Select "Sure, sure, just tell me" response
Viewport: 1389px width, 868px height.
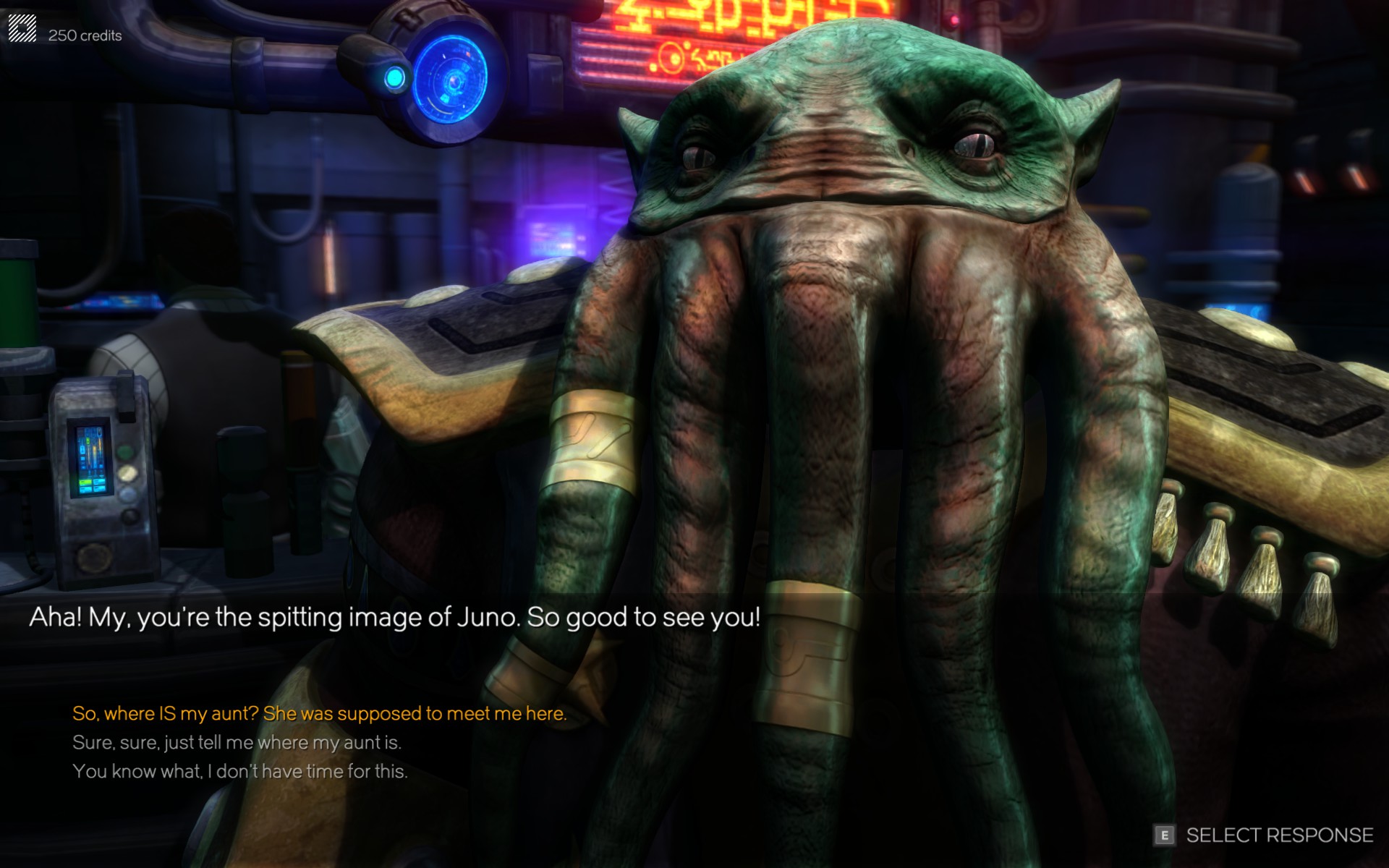[237, 743]
